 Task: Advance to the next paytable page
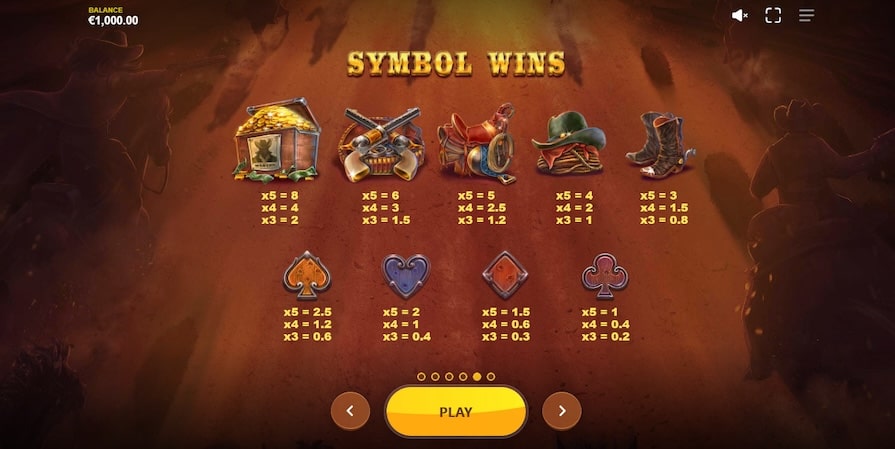pyautogui.click(x=562, y=411)
